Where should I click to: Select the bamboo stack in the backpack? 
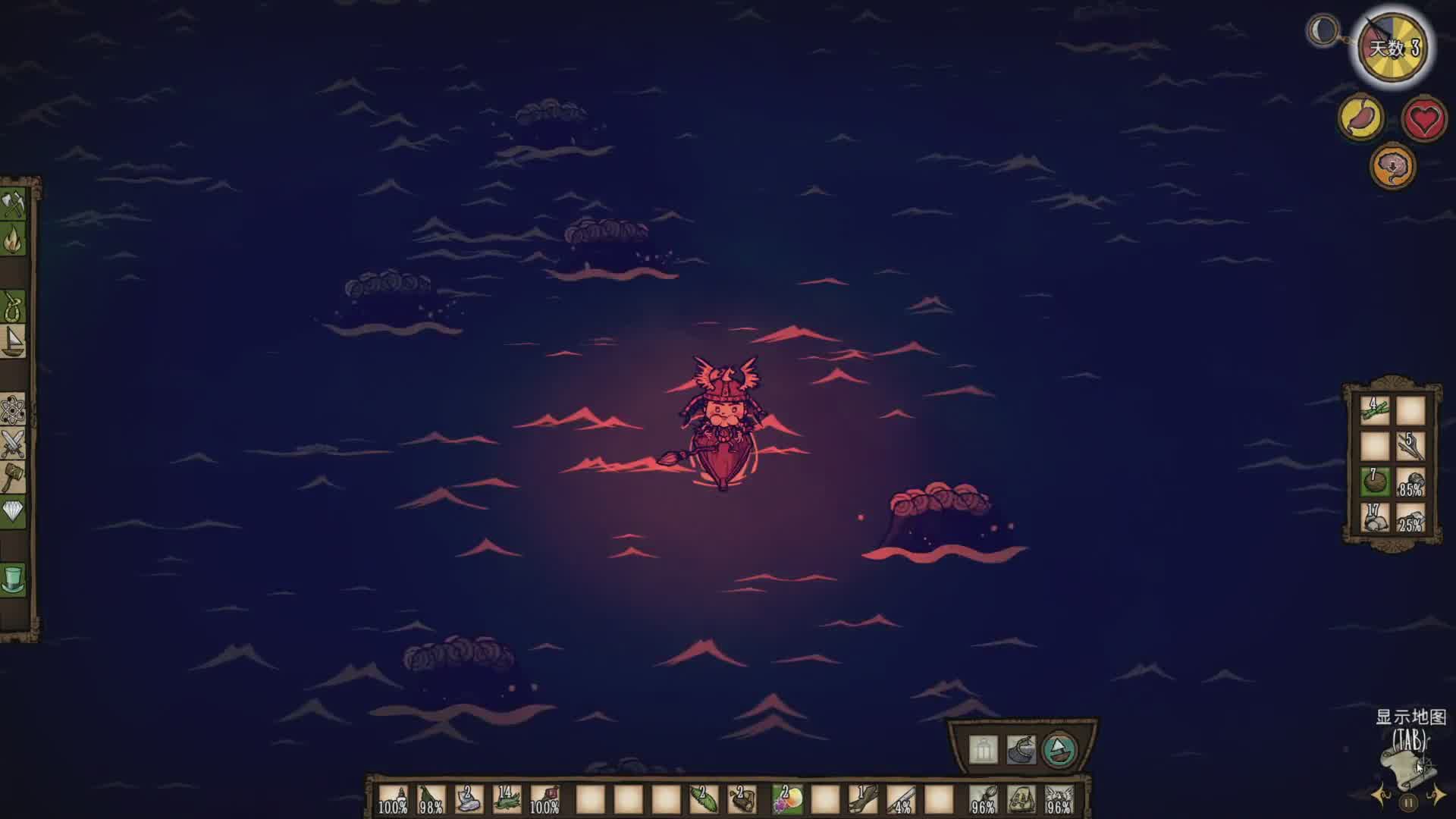tap(1375, 410)
